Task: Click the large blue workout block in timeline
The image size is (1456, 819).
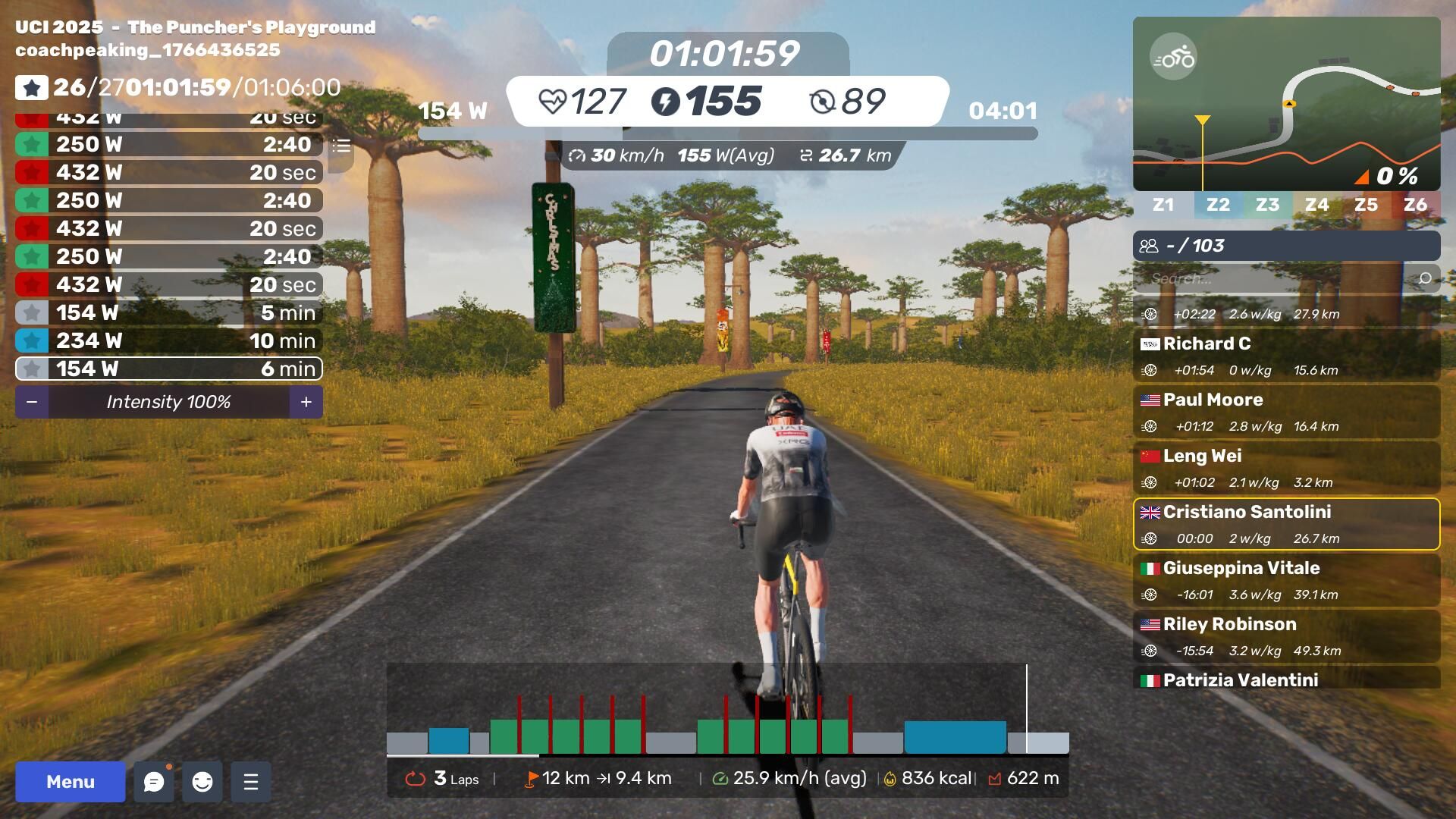Action: pos(955,737)
